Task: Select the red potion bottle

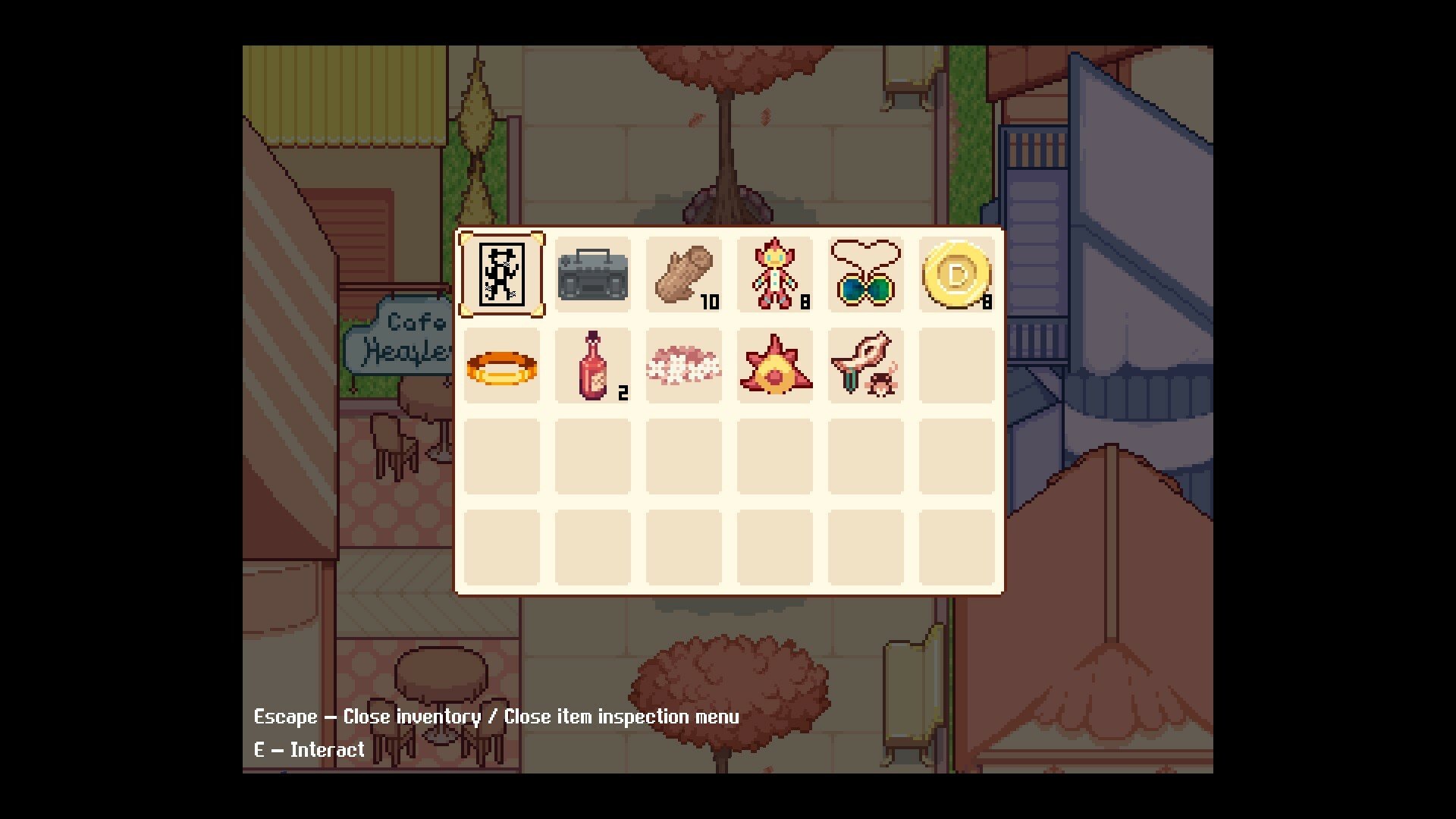Action: pyautogui.click(x=592, y=366)
